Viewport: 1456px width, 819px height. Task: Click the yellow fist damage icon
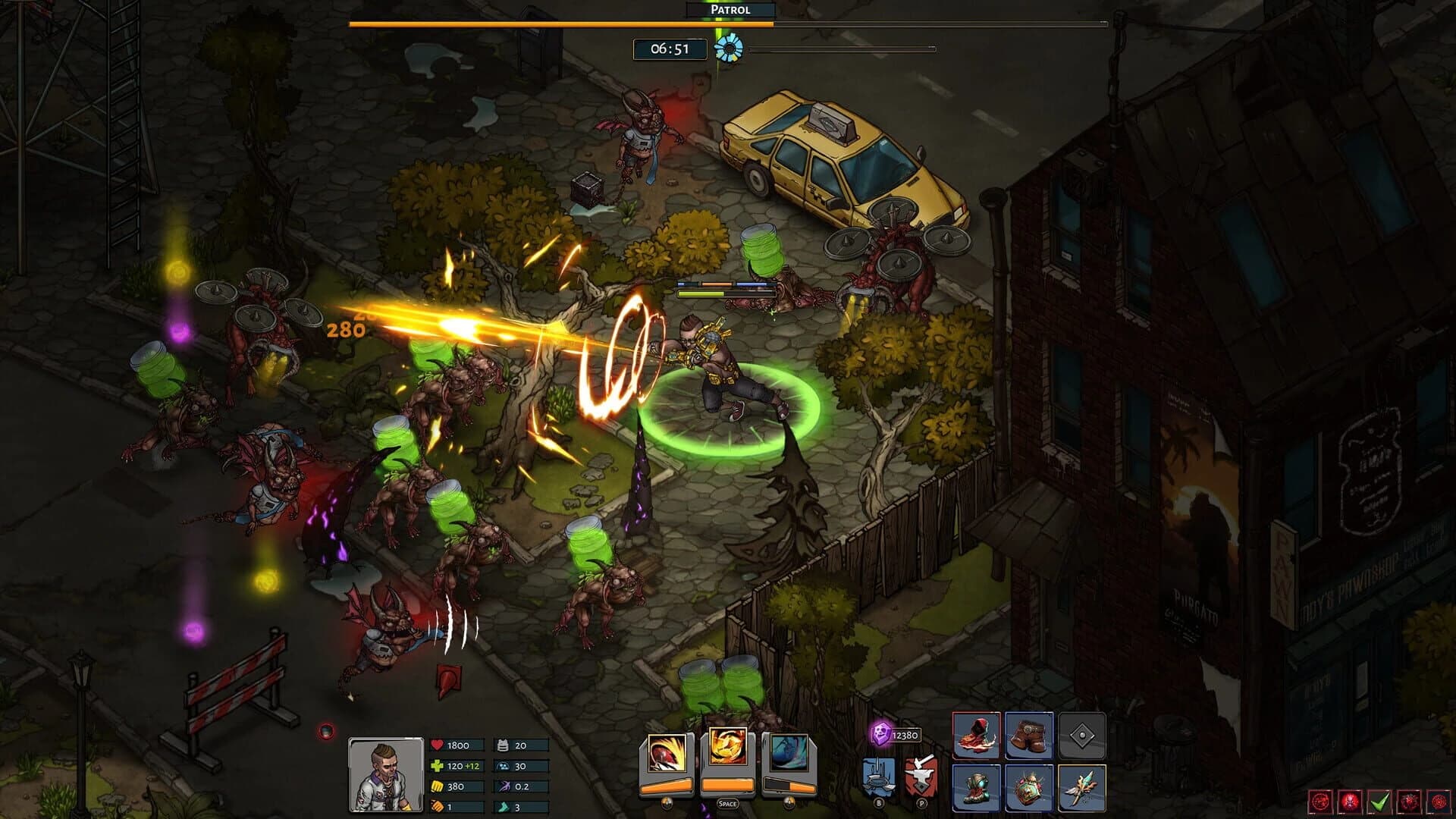tap(438, 787)
